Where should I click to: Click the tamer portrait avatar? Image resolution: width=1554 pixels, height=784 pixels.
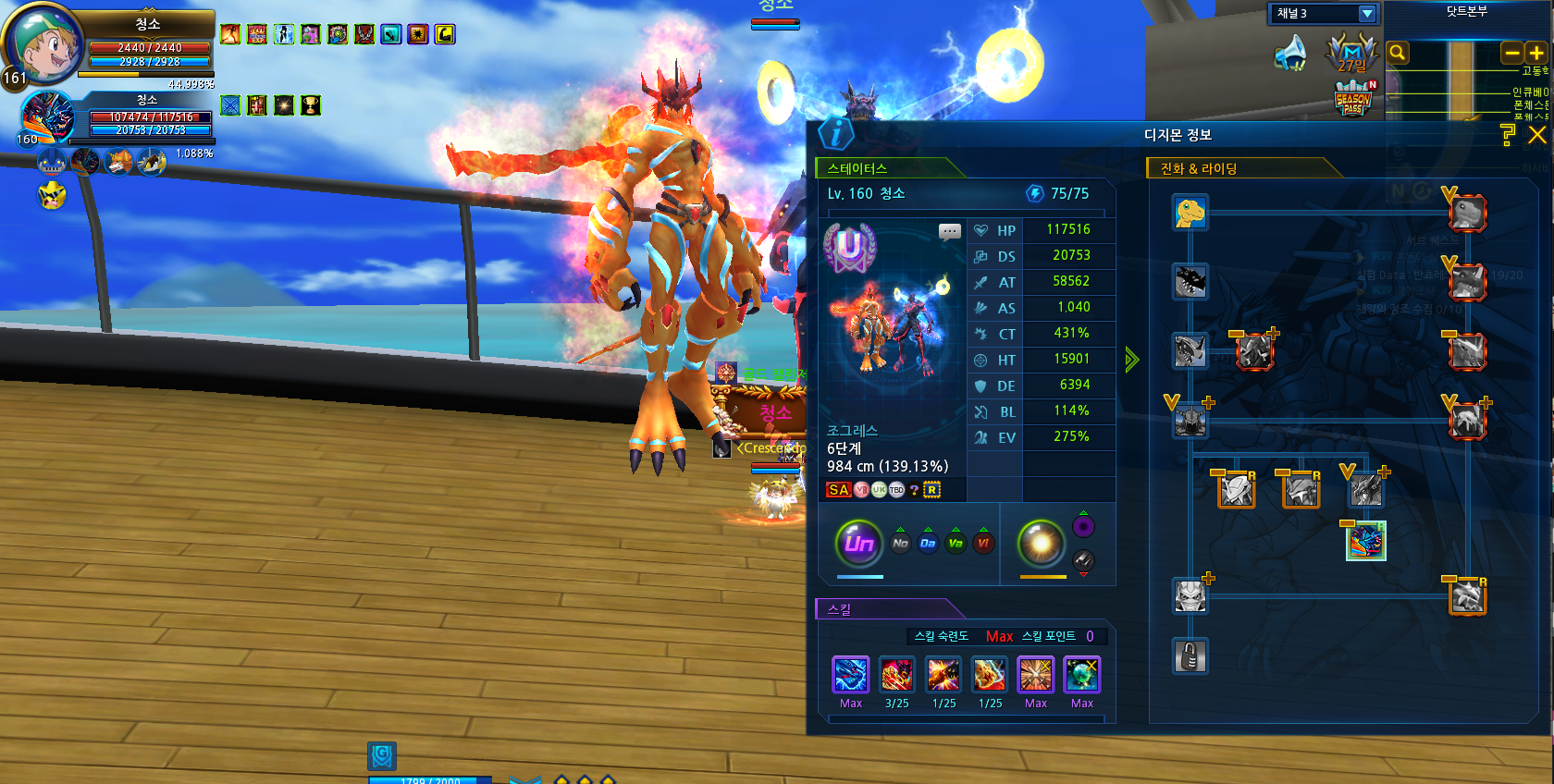43,43
